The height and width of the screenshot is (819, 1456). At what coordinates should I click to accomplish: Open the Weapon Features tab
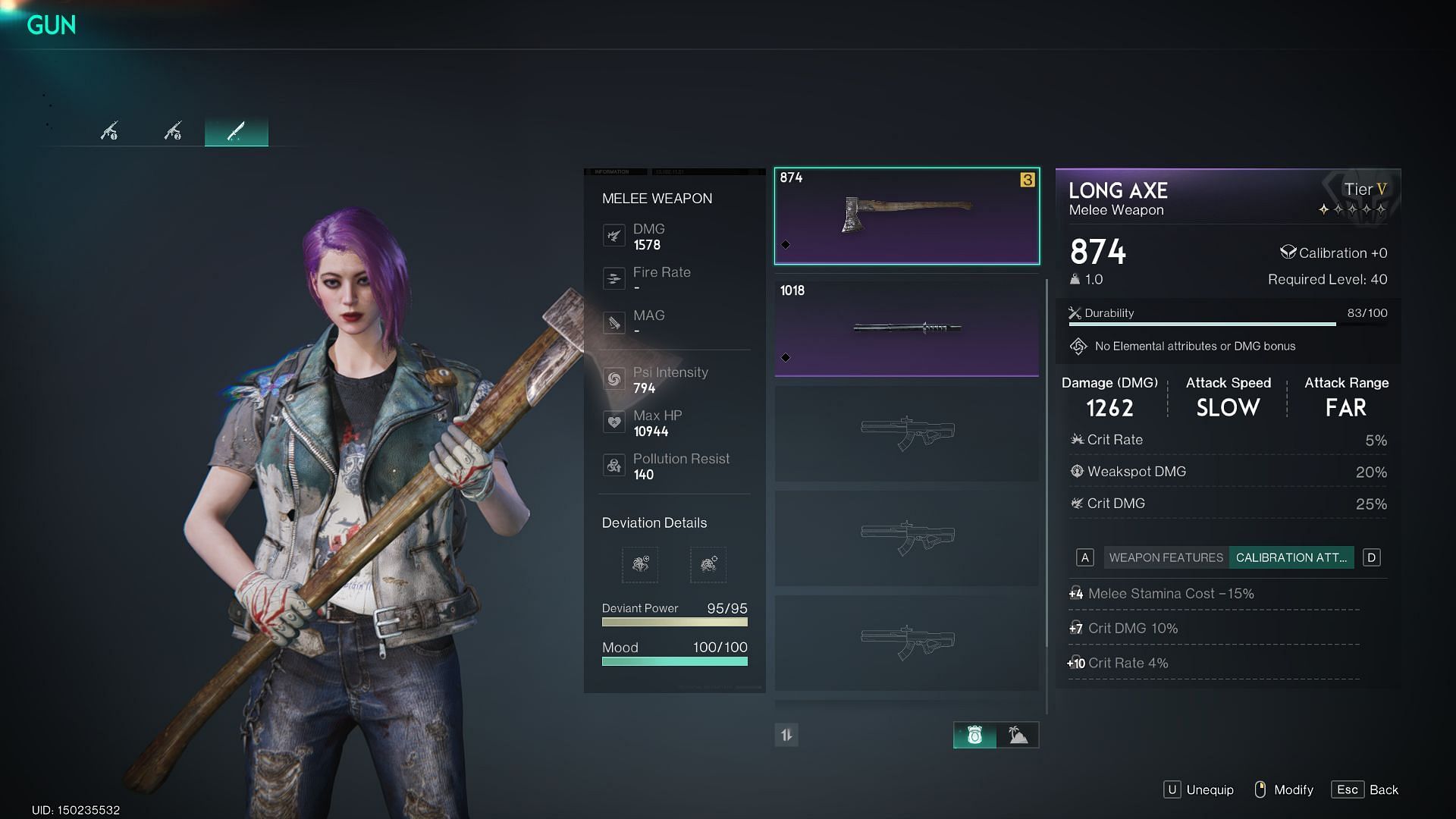(x=1166, y=558)
